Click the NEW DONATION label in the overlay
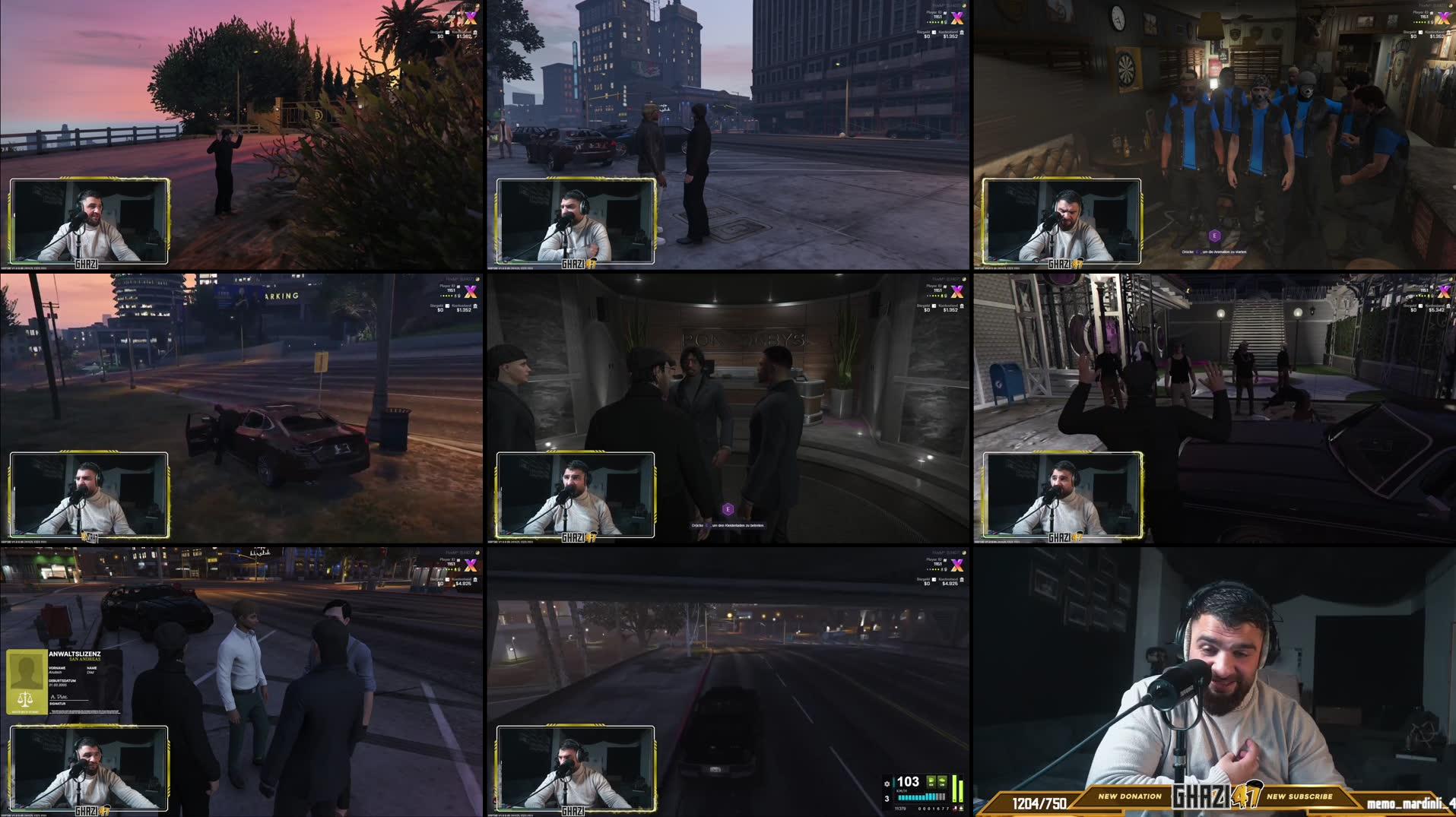The width and height of the screenshot is (1456, 817). (1129, 797)
